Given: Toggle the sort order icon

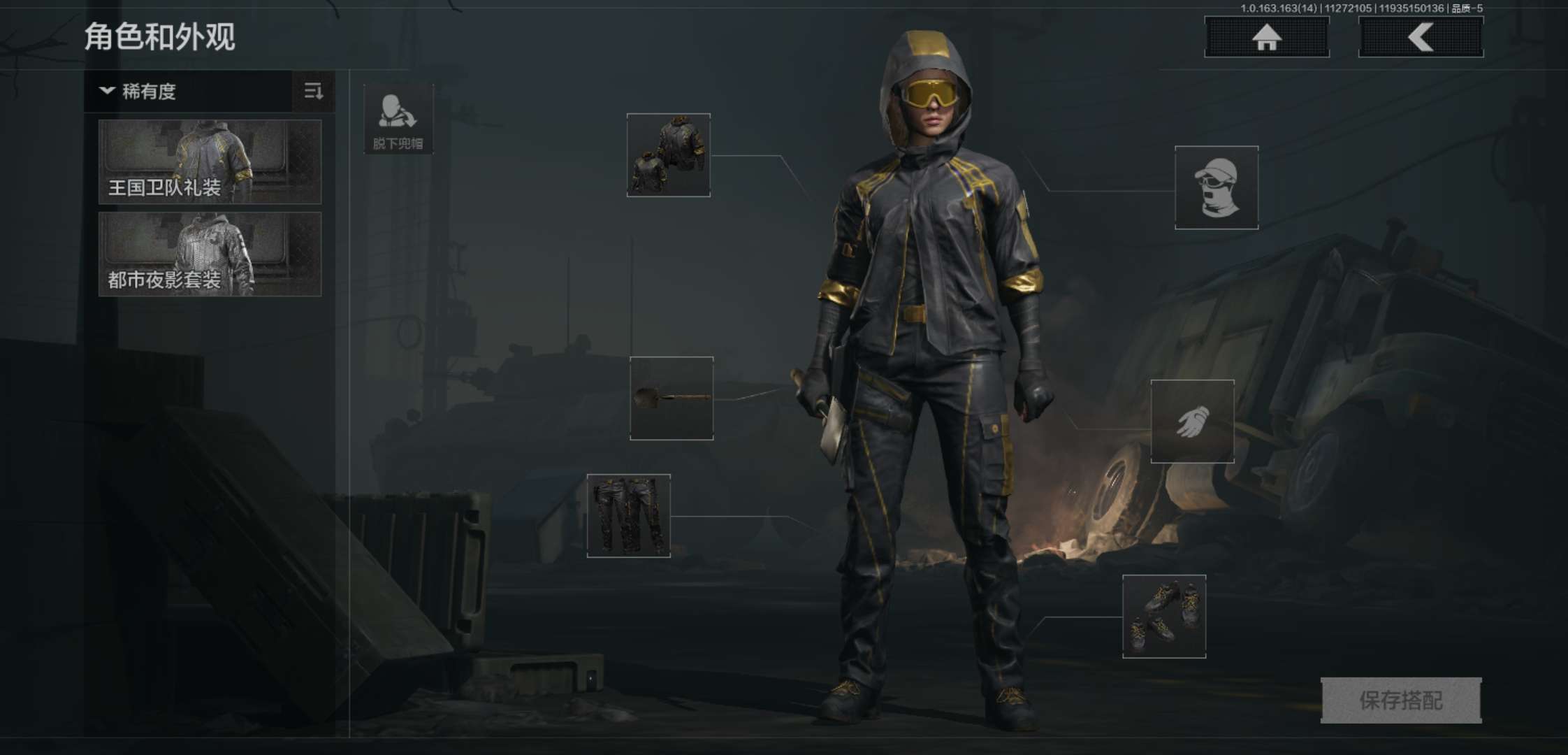Looking at the screenshot, I should (313, 92).
